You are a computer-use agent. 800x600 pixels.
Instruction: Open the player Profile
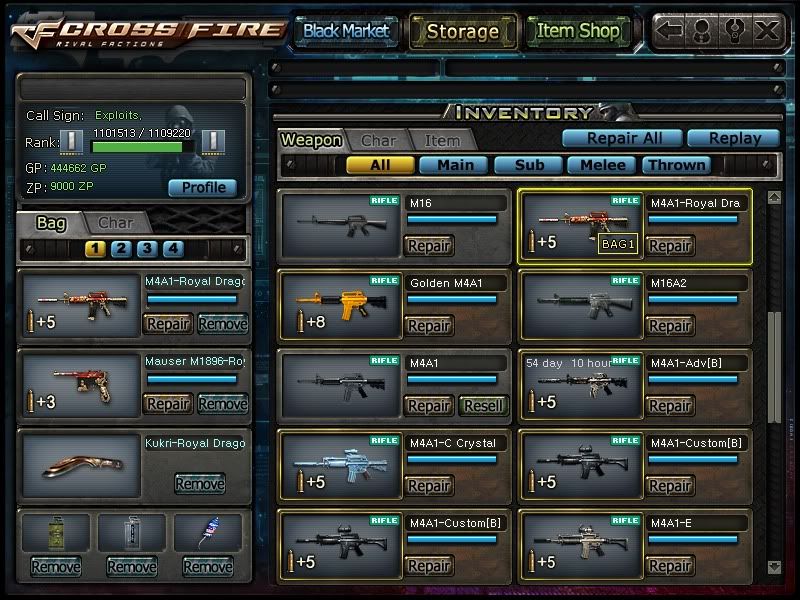coord(202,187)
